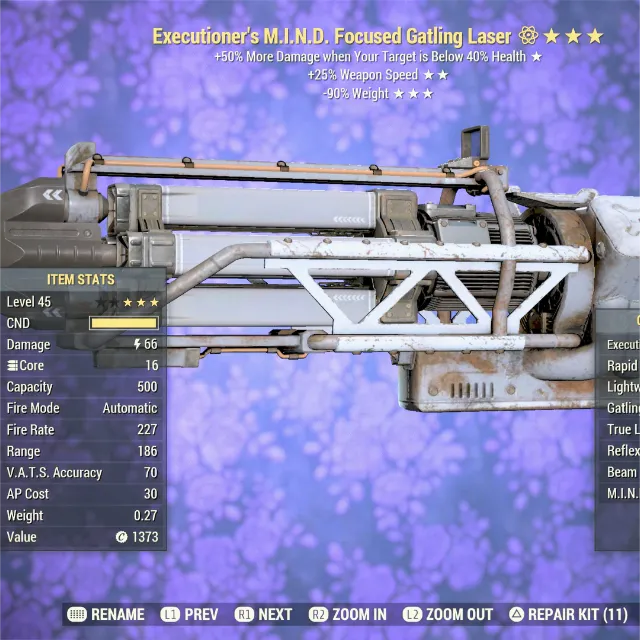Show the NEXT item
Viewport: 640px width, 640px height.
[265, 614]
